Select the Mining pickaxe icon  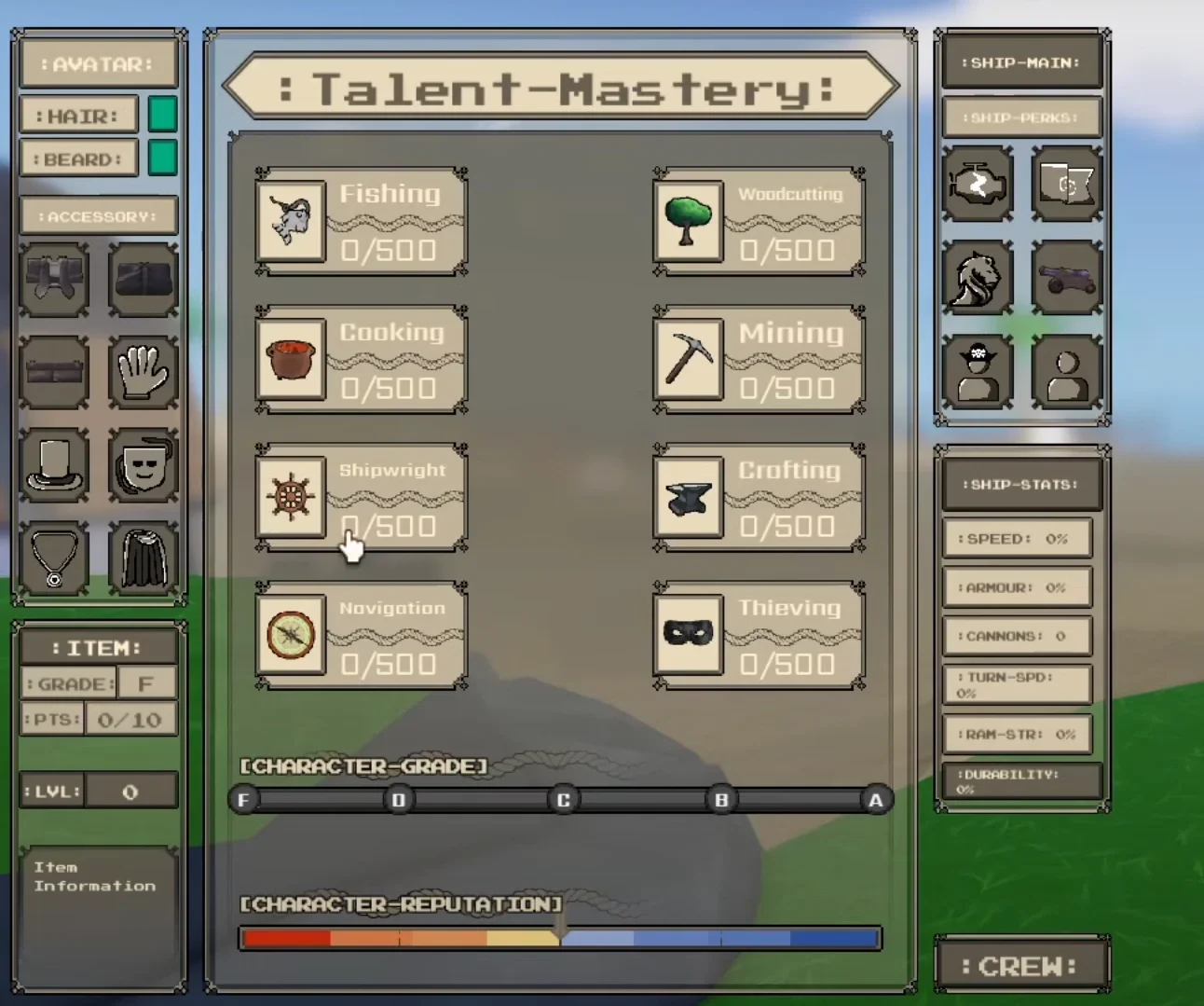tap(687, 360)
